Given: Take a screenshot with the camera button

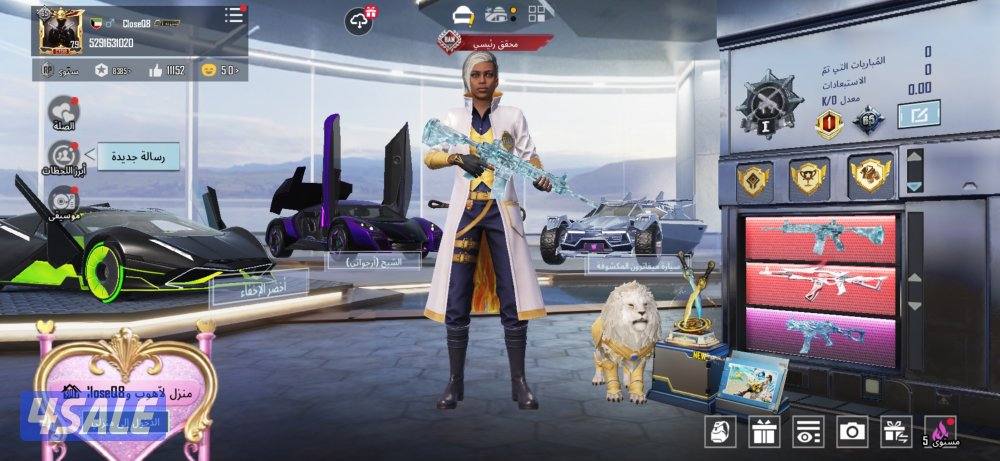Looking at the screenshot, I should point(852,431).
